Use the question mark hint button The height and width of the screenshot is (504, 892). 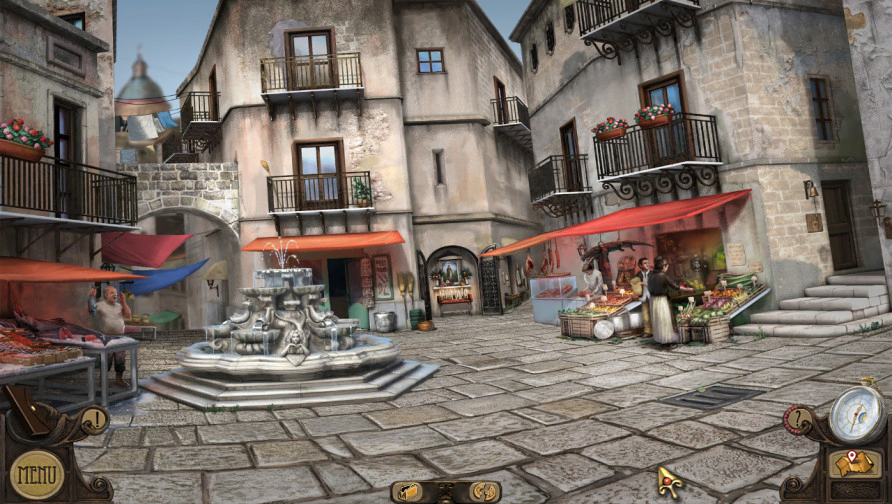(x=797, y=420)
